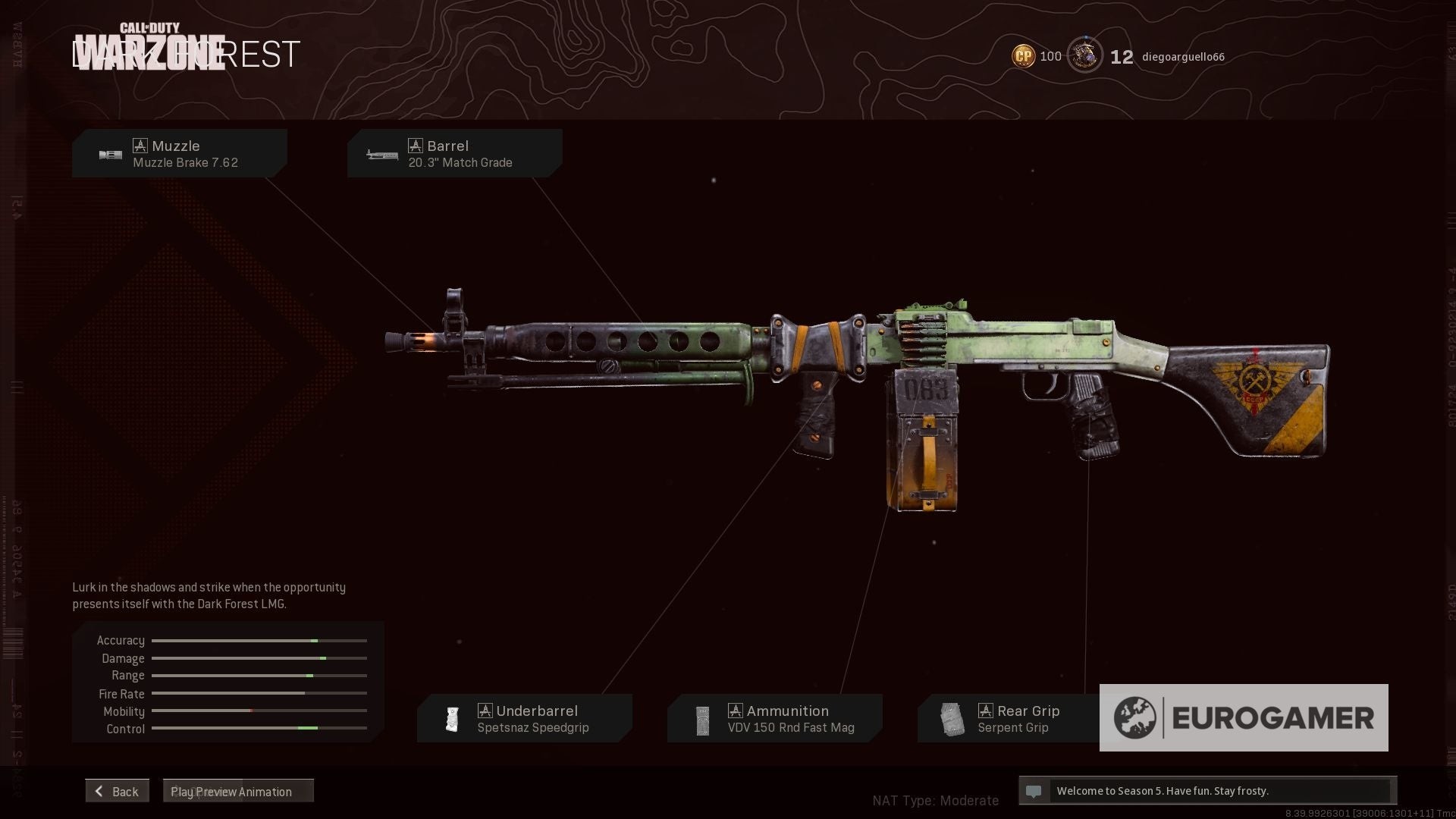Click the diegoarguello66 username
The height and width of the screenshot is (819, 1456).
point(1184,56)
